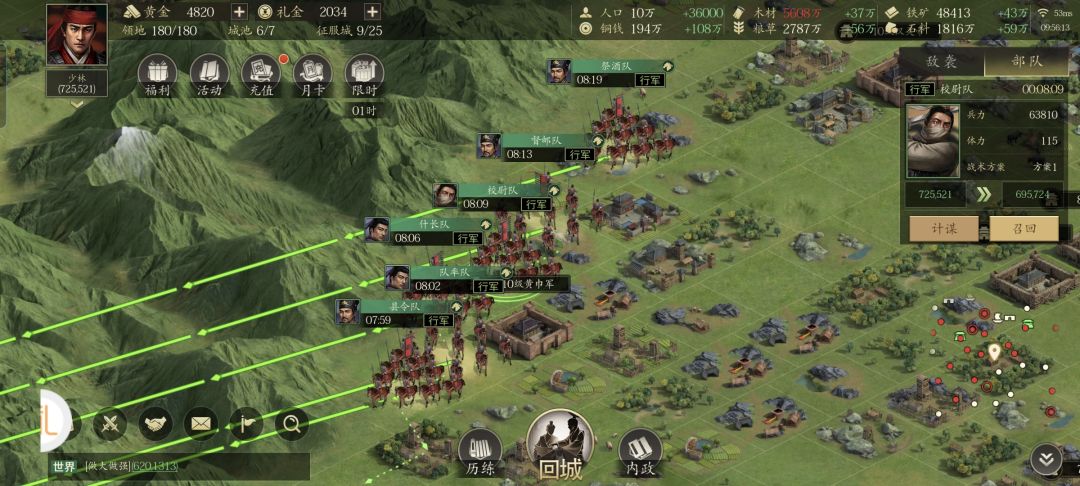Click the plus button beside 黄金 gold
Viewport: 1080px width, 486px height.
pyautogui.click(x=239, y=12)
